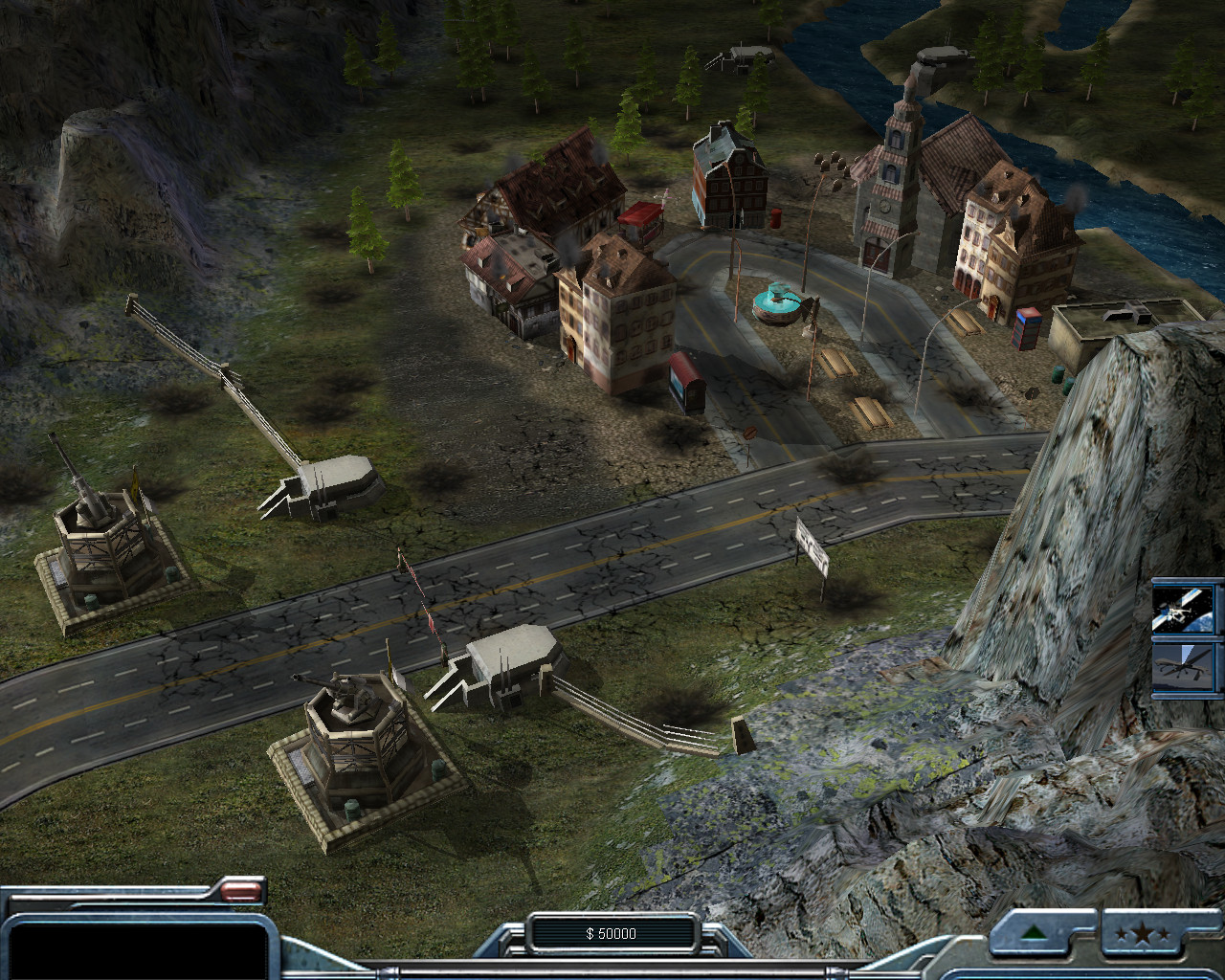1225x980 pixels.
Task: Click the red button above the radar
Action: point(241,893)
